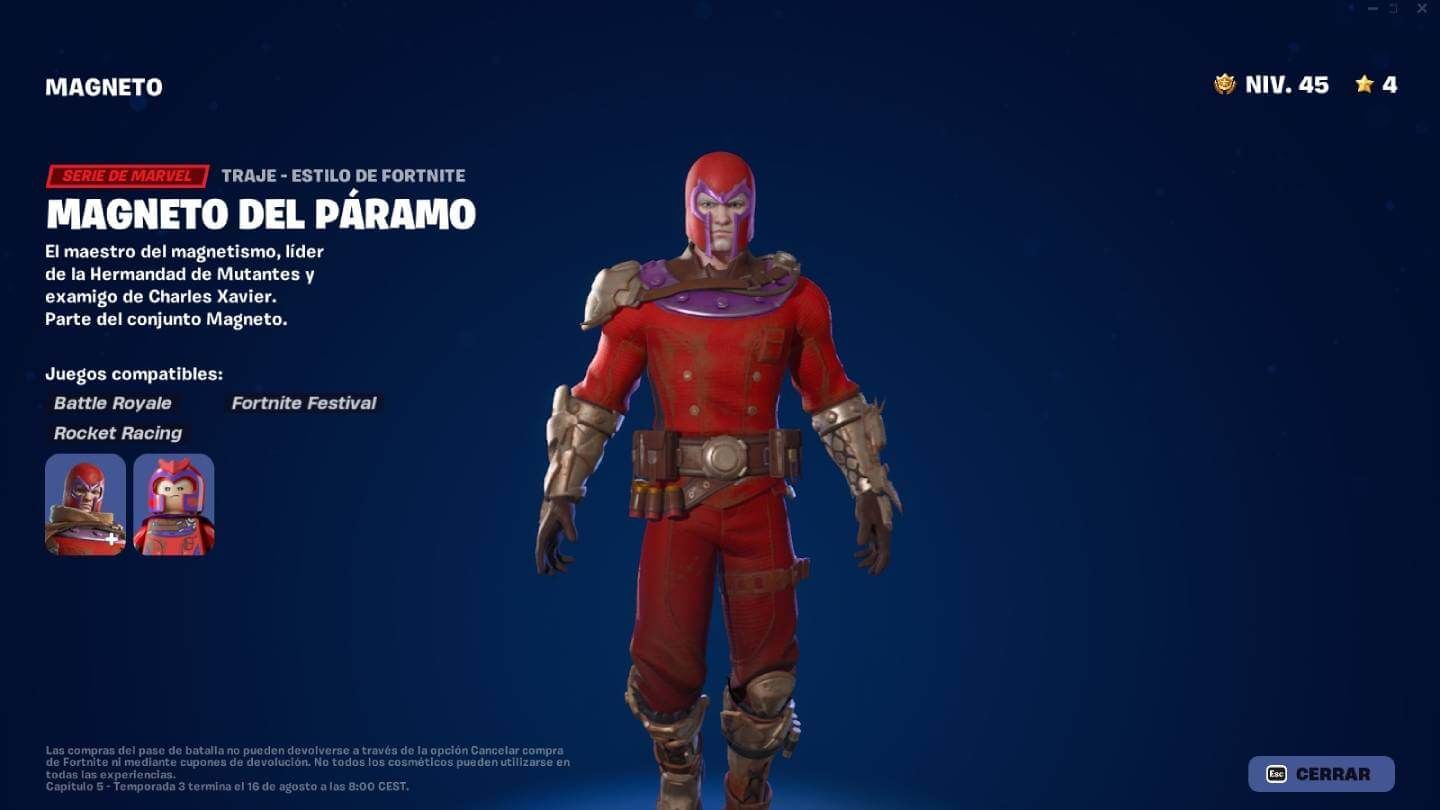
Task: Expand the TRAJE - ESTILO DE FORTNITE label
Action: click(x=341, y=175)
